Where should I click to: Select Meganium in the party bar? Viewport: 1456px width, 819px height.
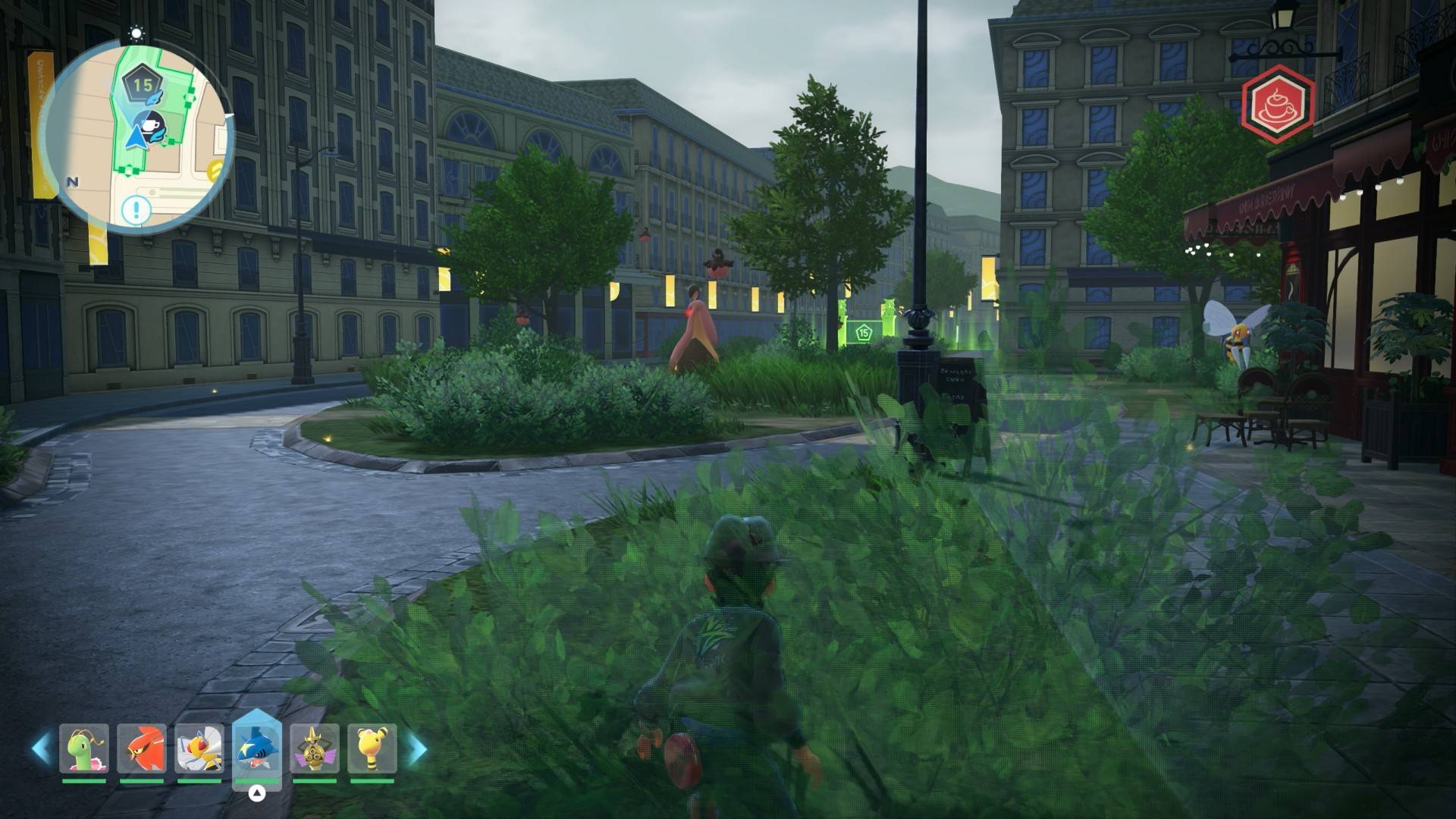(84, 748)
